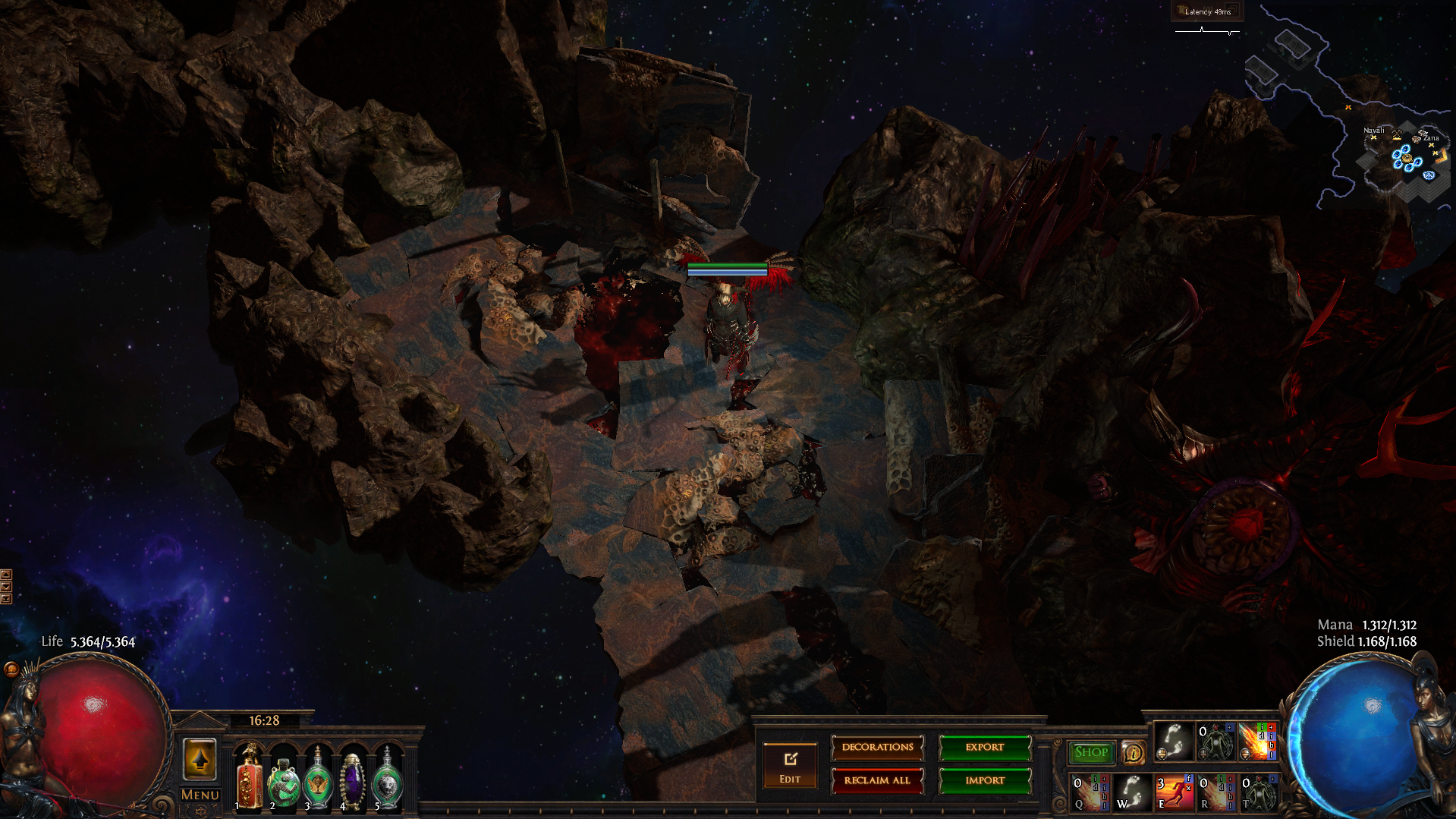Select the glowing figure aura skill on T
This screenshot has height=819, width=1456.
coord(1258,792)
